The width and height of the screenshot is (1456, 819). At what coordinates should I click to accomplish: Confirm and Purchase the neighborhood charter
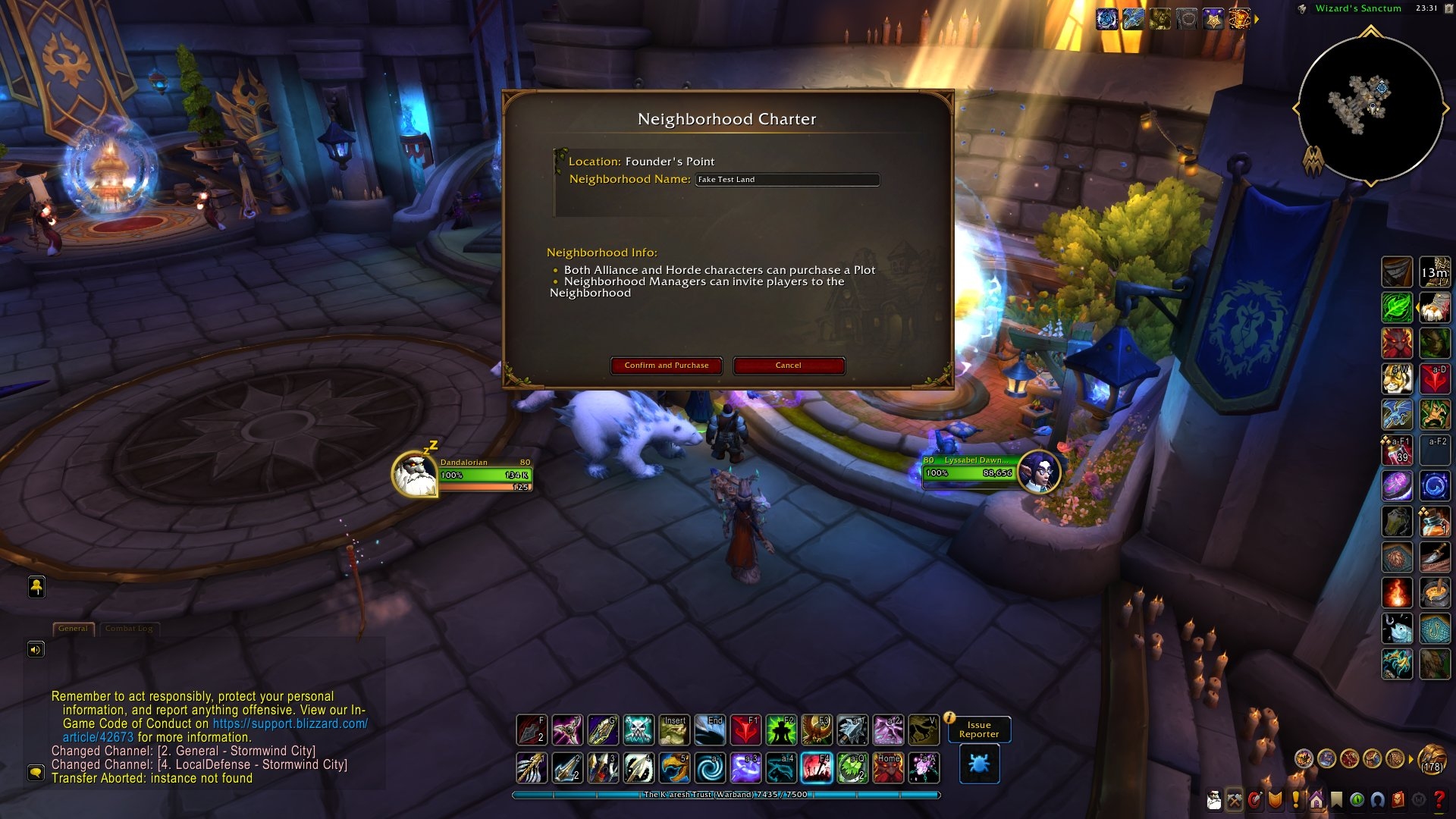666,366
